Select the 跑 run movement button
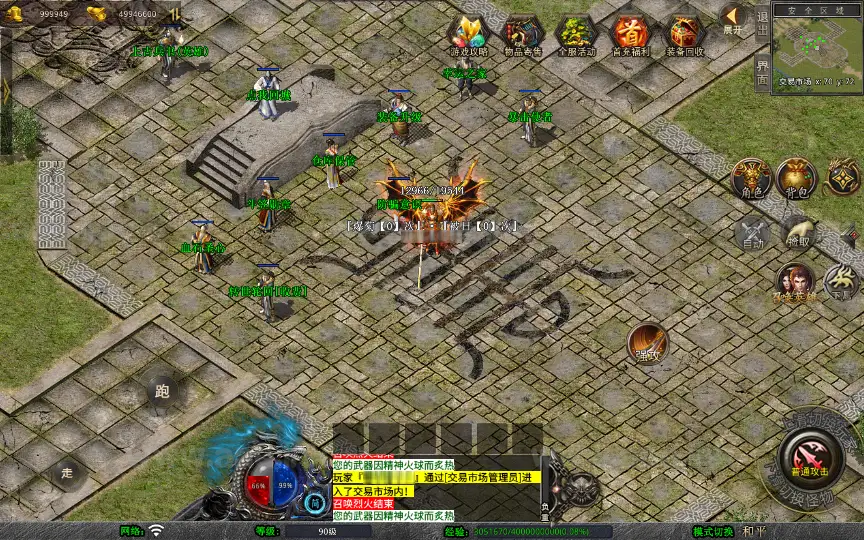The image size is (864, 540). click(163, 392)
